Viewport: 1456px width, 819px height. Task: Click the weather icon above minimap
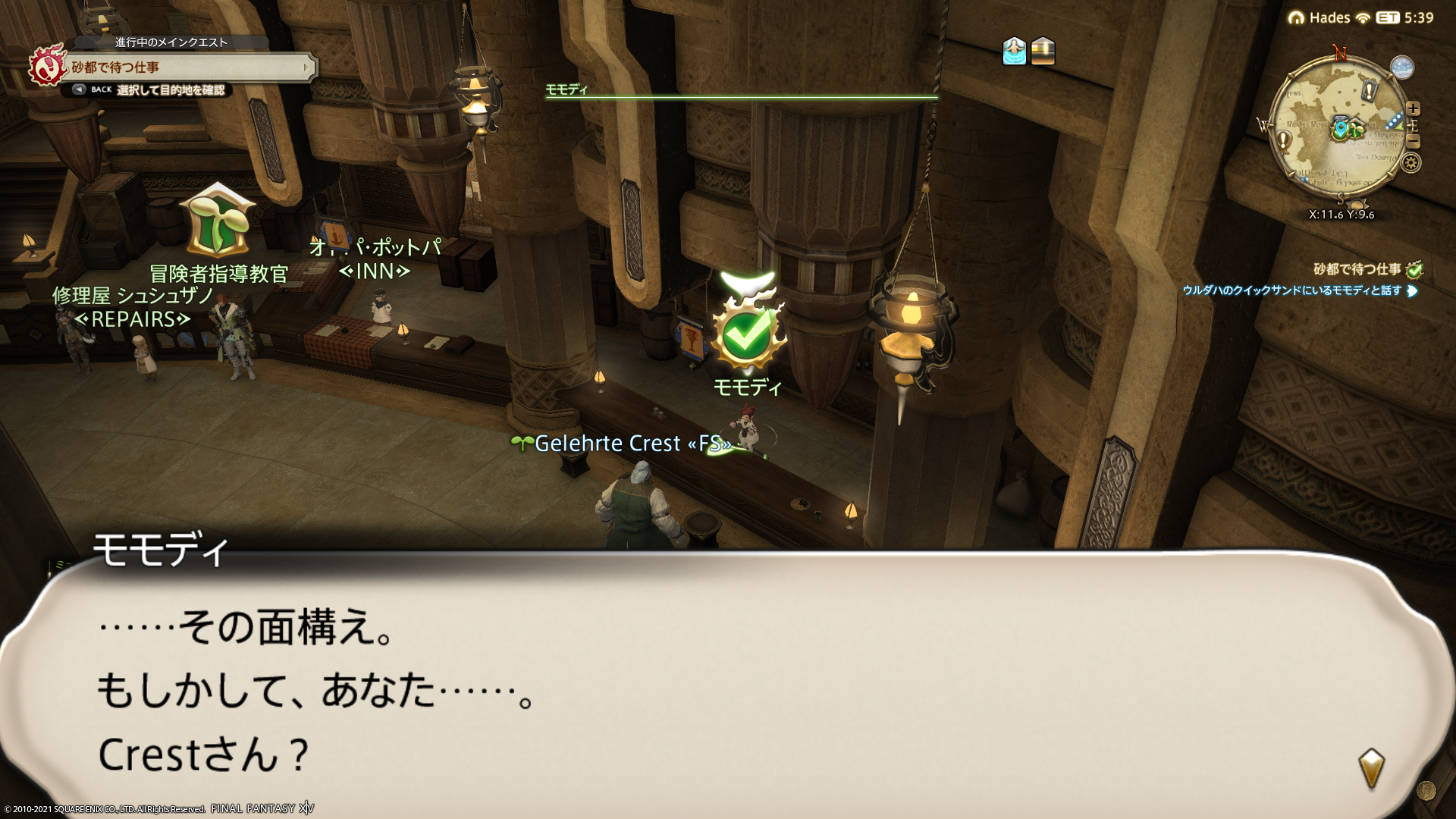[1402, 67]
